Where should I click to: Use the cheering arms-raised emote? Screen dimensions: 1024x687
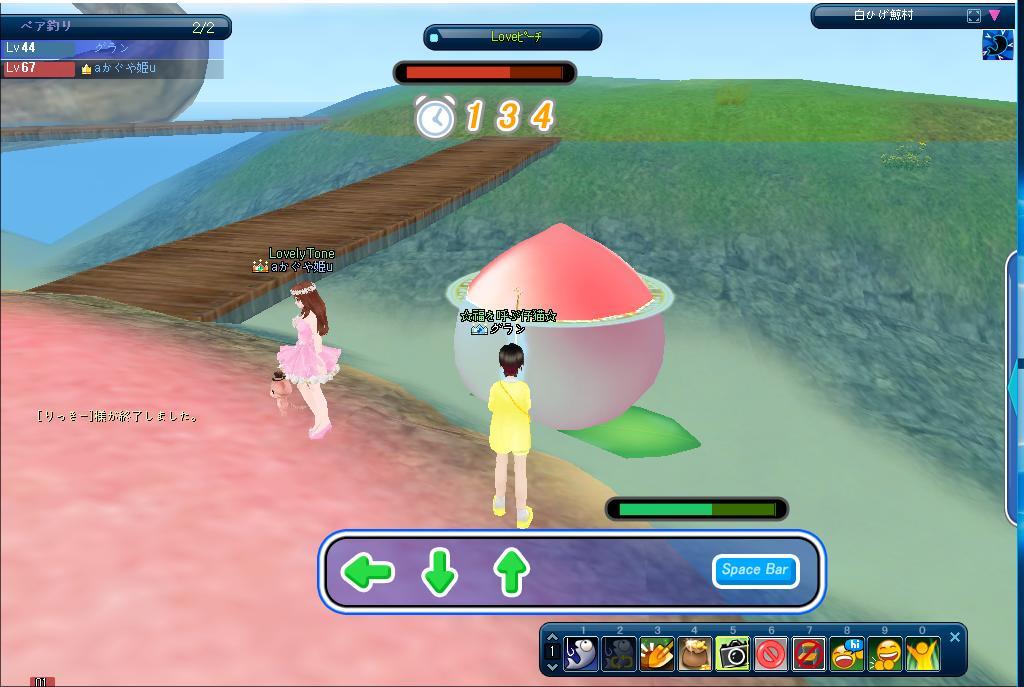click(922, 654)
